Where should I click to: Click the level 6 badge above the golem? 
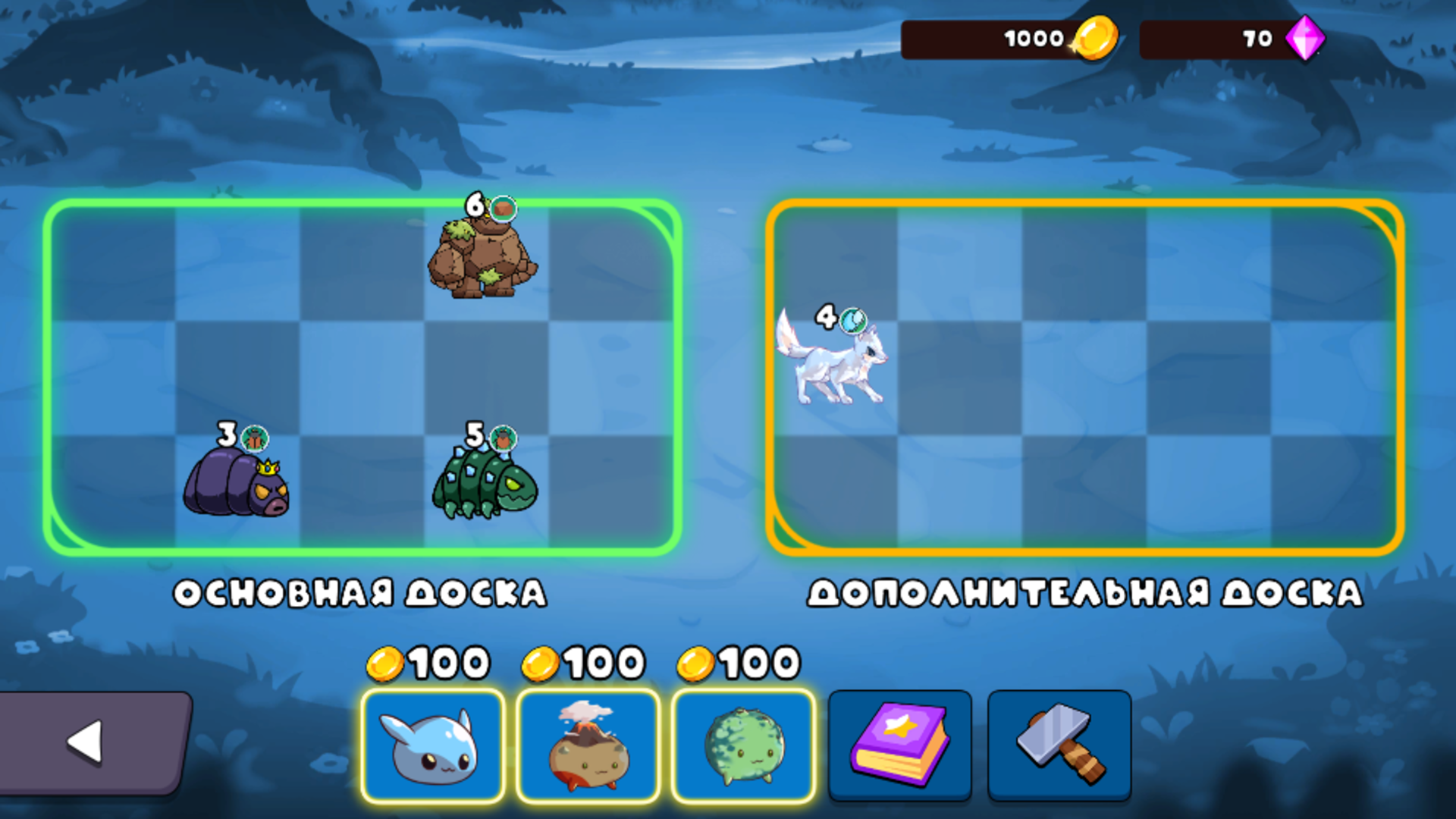point(475,203)
